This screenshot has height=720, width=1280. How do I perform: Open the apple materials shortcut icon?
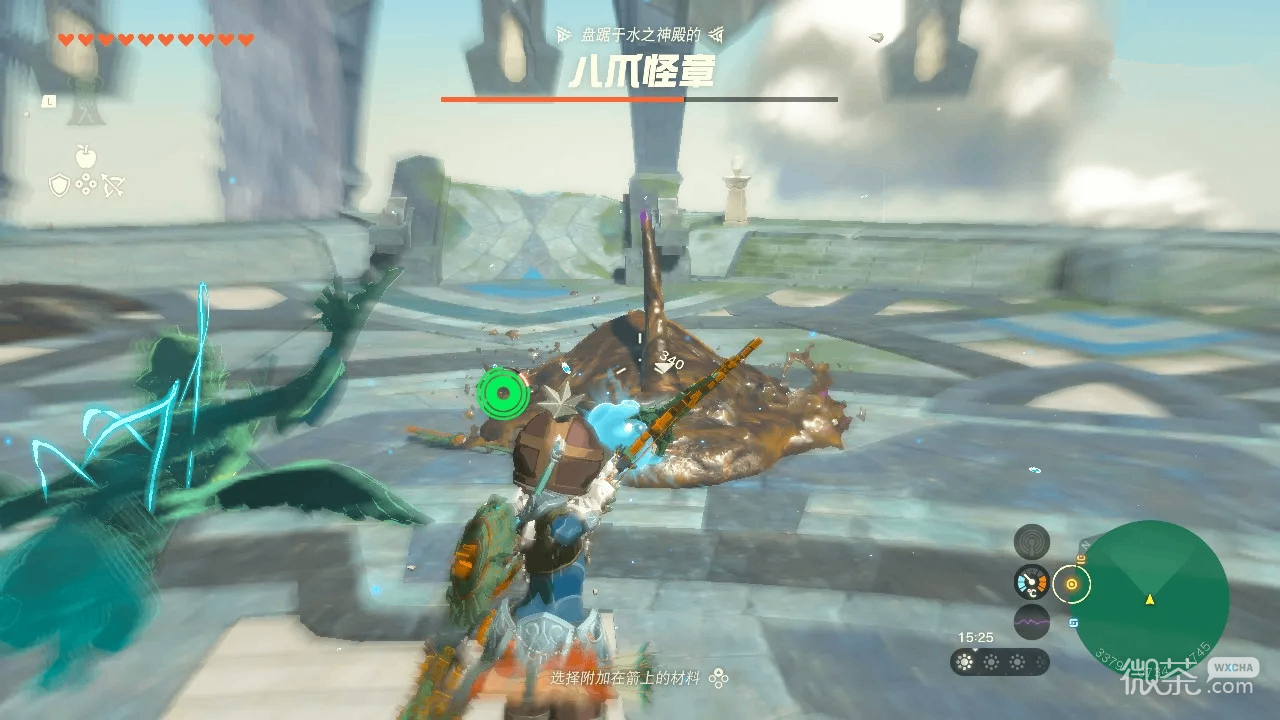click(85, 156)
